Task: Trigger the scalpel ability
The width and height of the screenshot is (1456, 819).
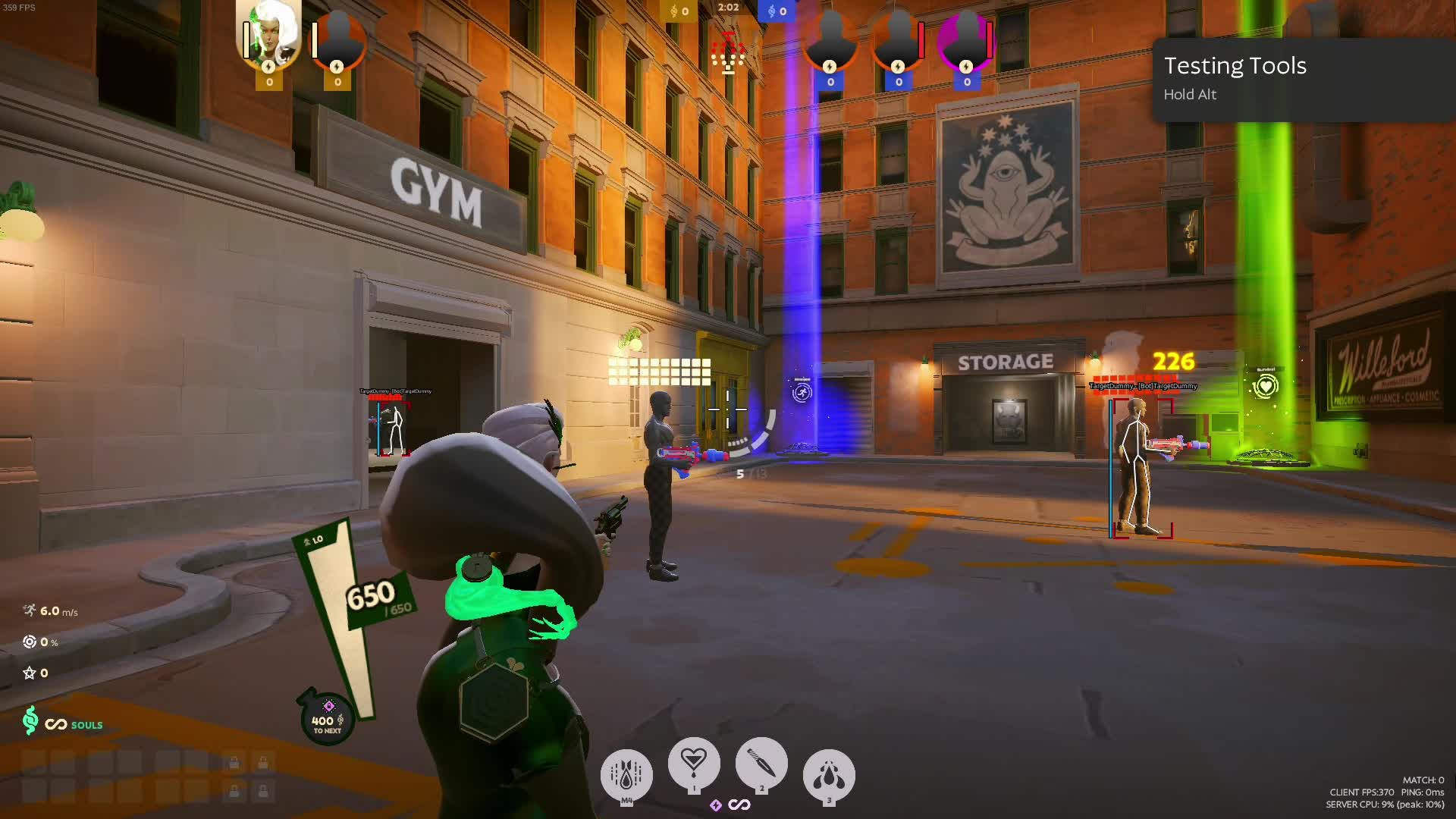Action: 761,764
